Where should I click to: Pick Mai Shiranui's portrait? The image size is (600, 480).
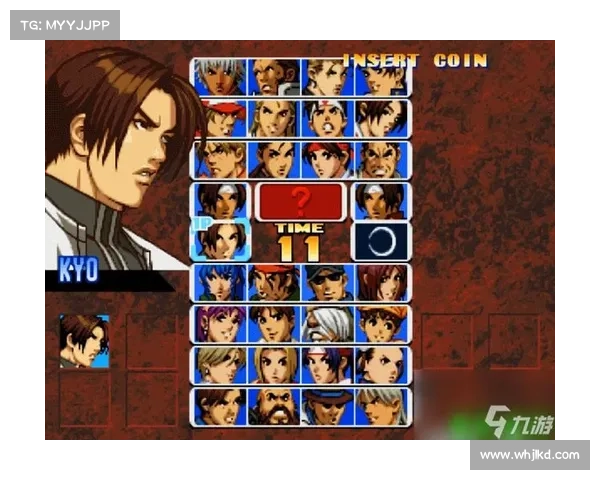click(x=381, y=117)
